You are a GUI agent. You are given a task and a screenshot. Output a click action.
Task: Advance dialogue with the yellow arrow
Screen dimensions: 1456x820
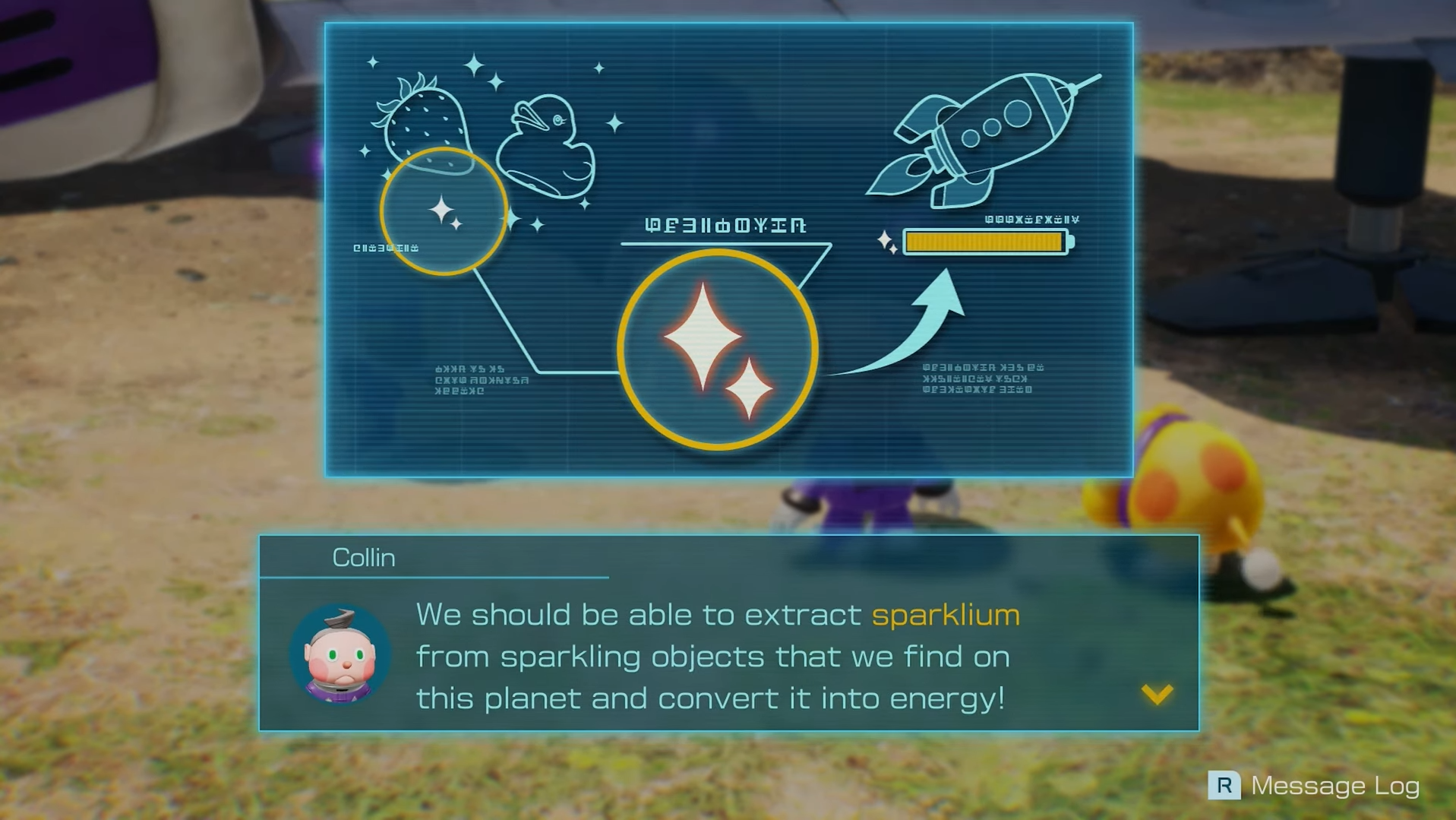(1157, 694)
